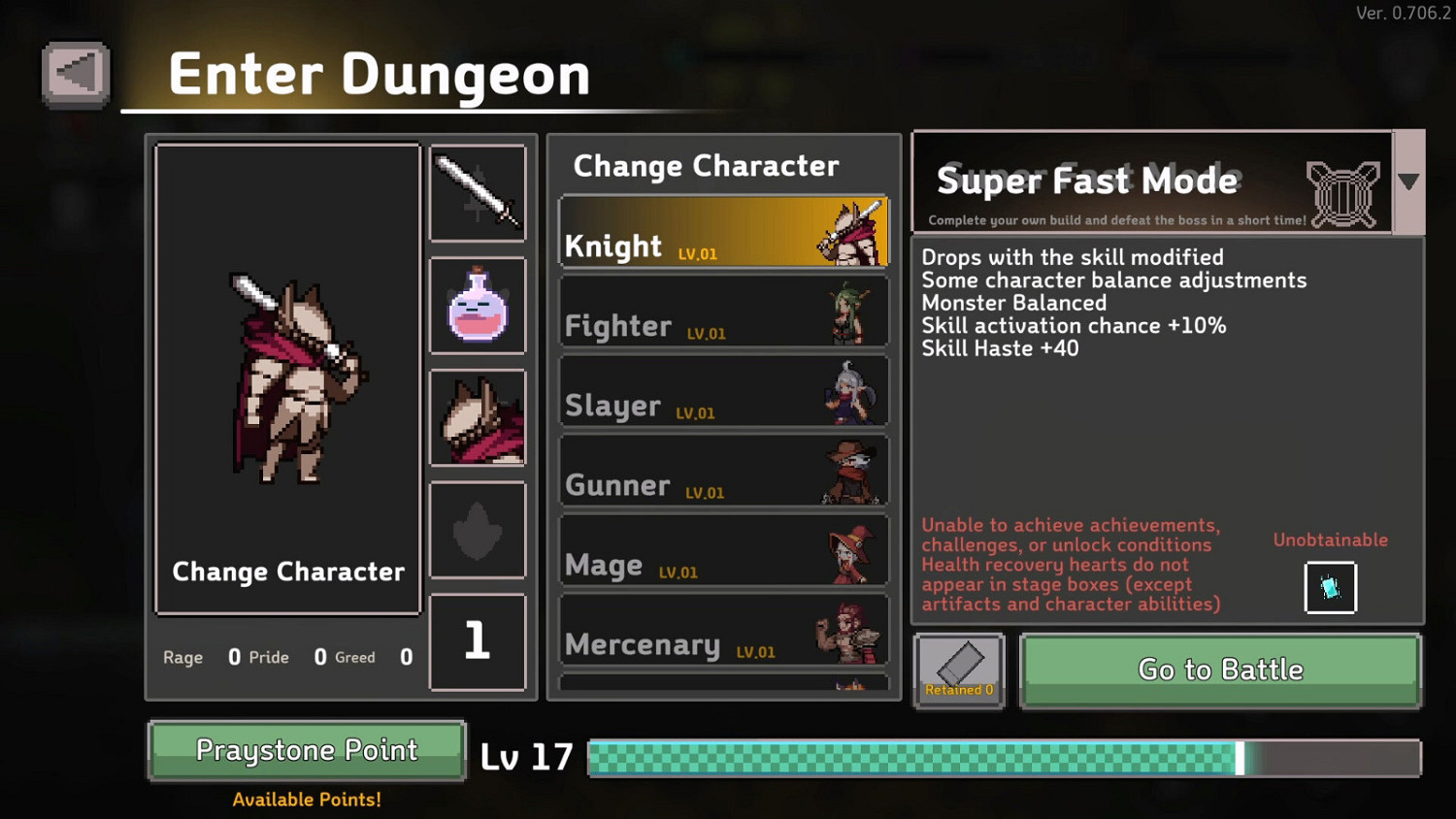
Task: Open the Praystone Point menu
Action: (306, 749)
